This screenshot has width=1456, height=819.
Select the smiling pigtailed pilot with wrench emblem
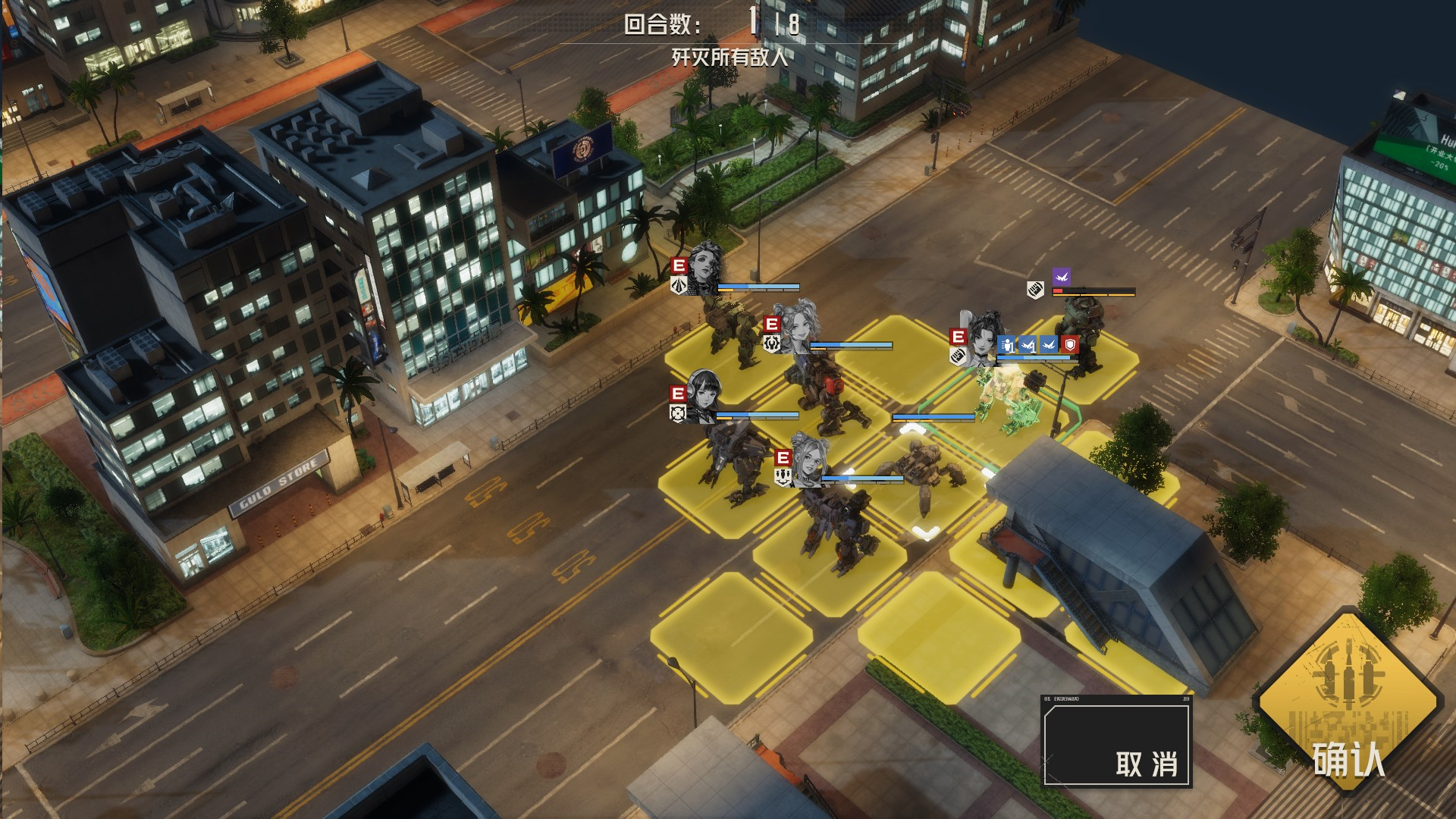pyautogui.click(x=799, y=326)
